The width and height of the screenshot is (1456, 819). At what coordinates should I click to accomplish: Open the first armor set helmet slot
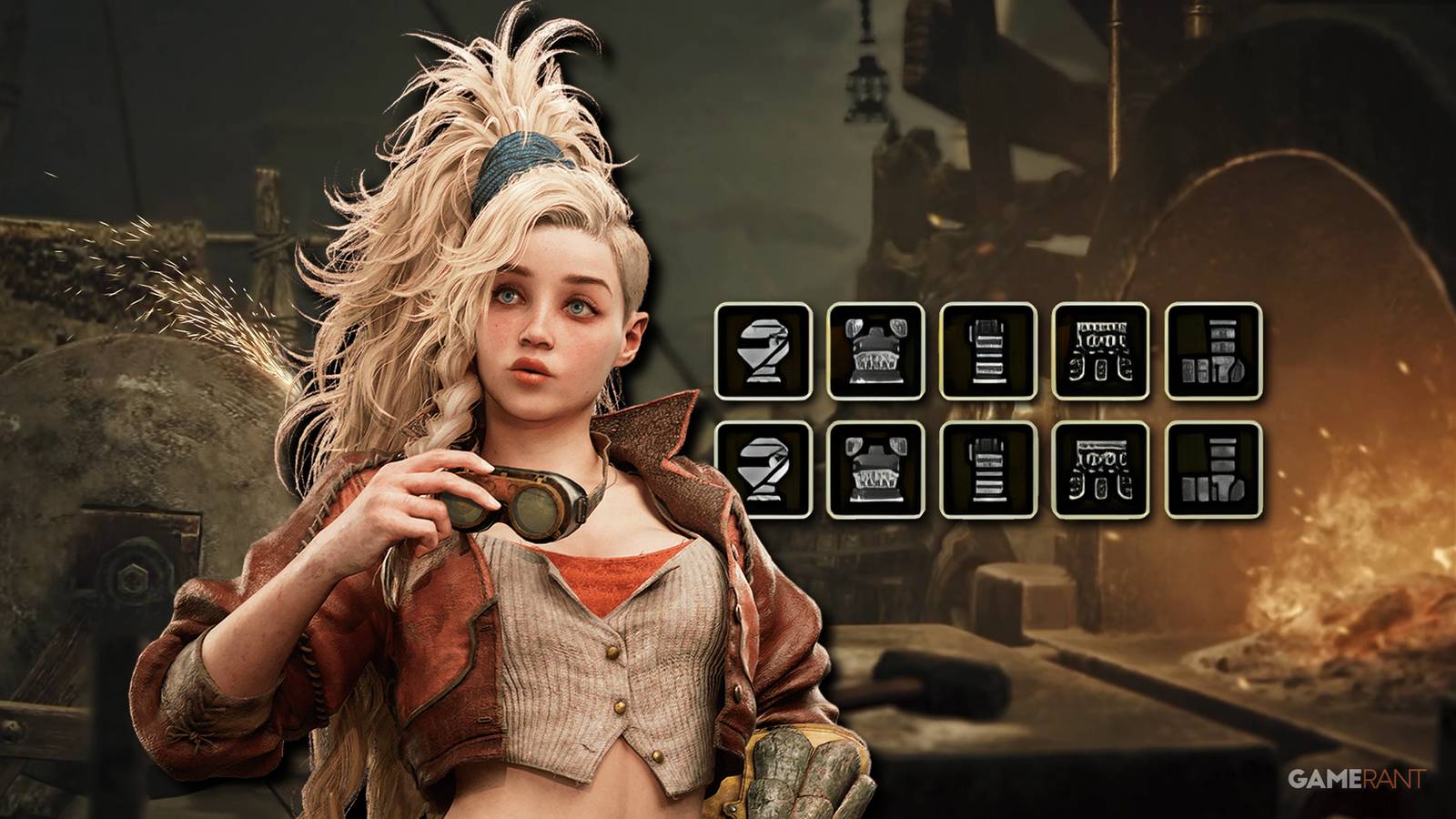pos(763,355)
